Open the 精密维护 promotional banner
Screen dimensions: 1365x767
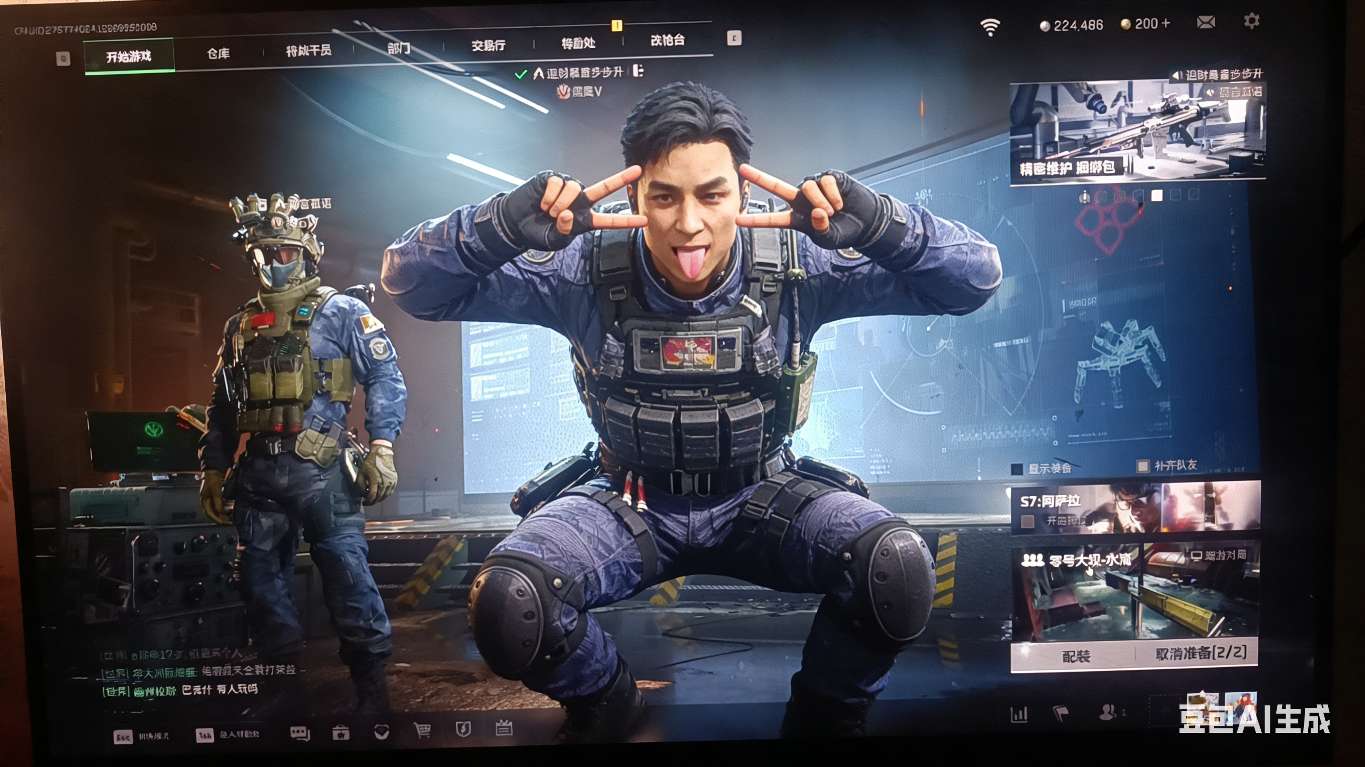tap(1137, 130)
